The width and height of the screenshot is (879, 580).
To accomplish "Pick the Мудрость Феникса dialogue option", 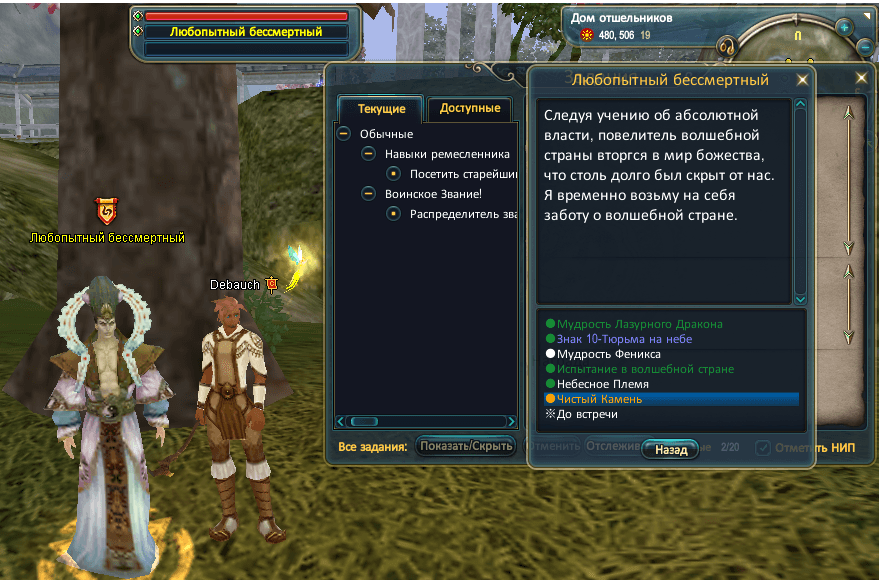I will (x=608, y=354).
